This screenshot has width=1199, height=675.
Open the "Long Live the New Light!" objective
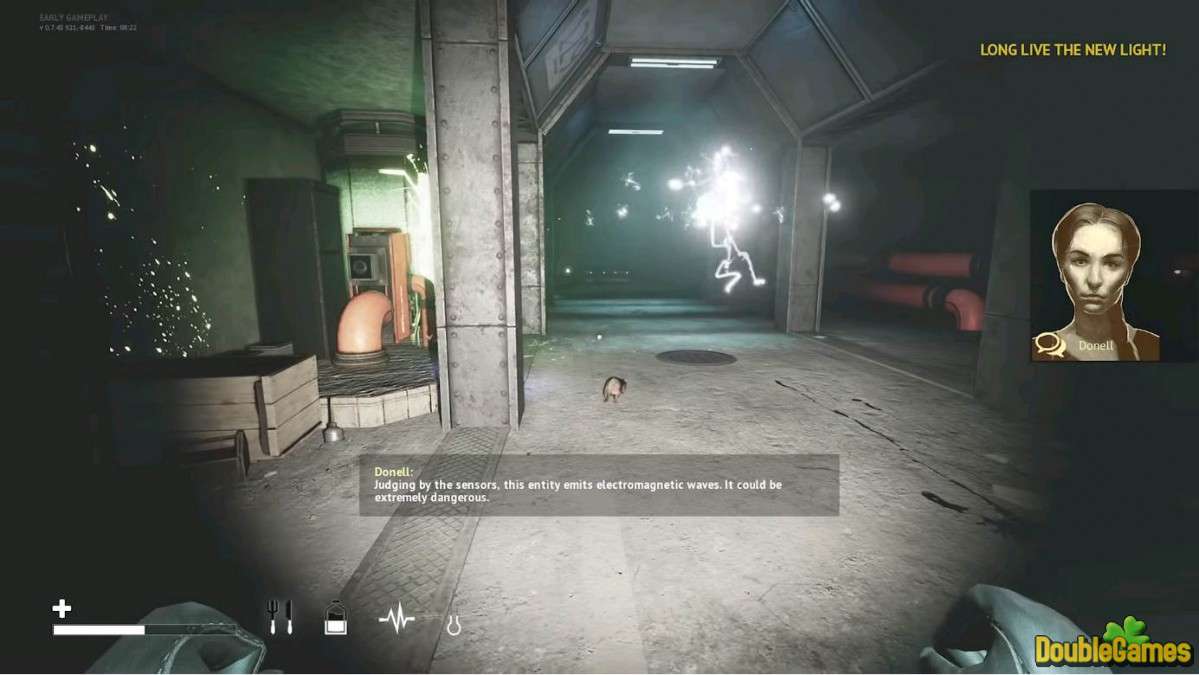(x=1072, y=49)
